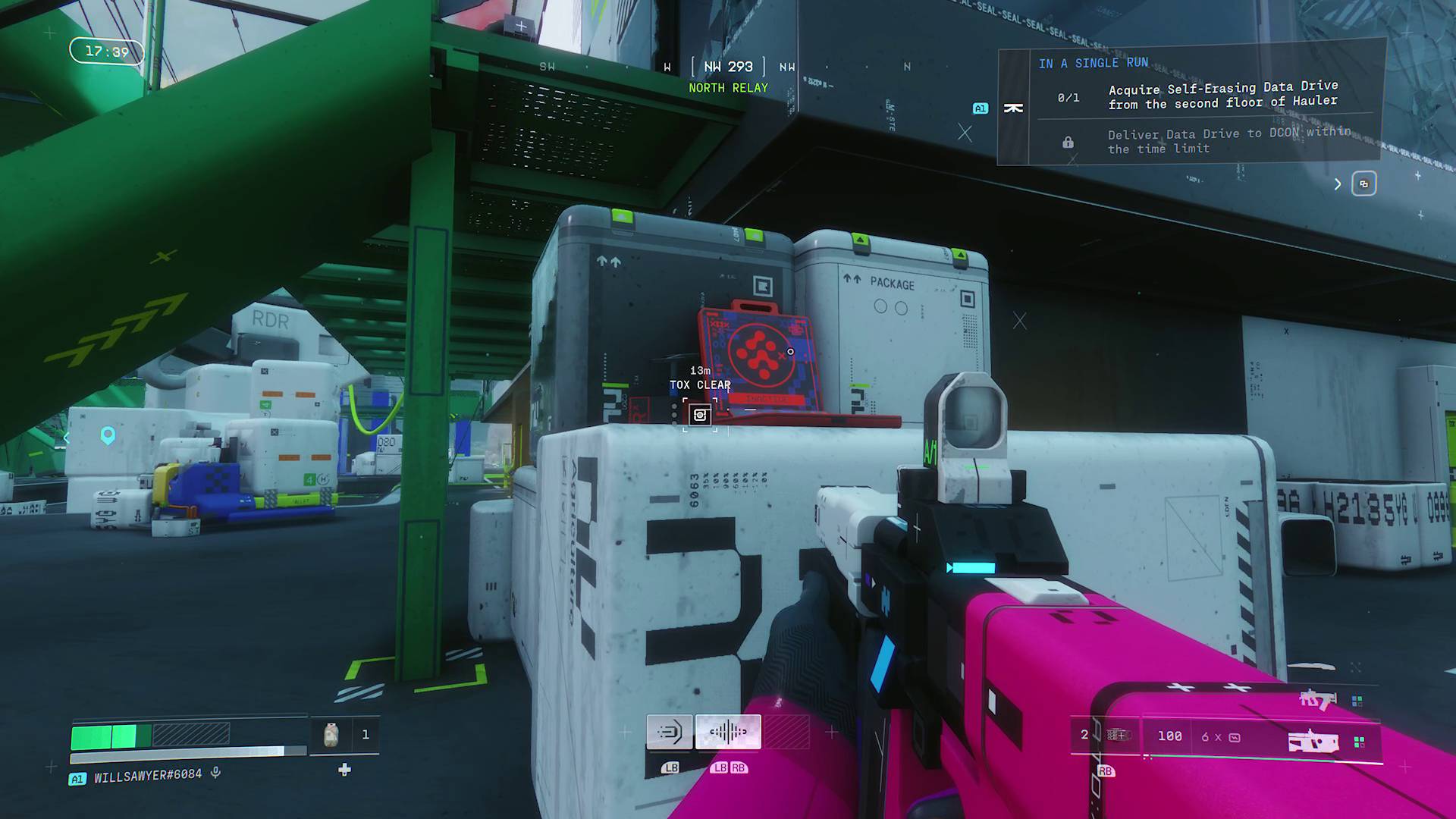This screenshot has width=1456, height=819.
Task: Select the voice waveform gadget icon
Action: coord(727,731)
